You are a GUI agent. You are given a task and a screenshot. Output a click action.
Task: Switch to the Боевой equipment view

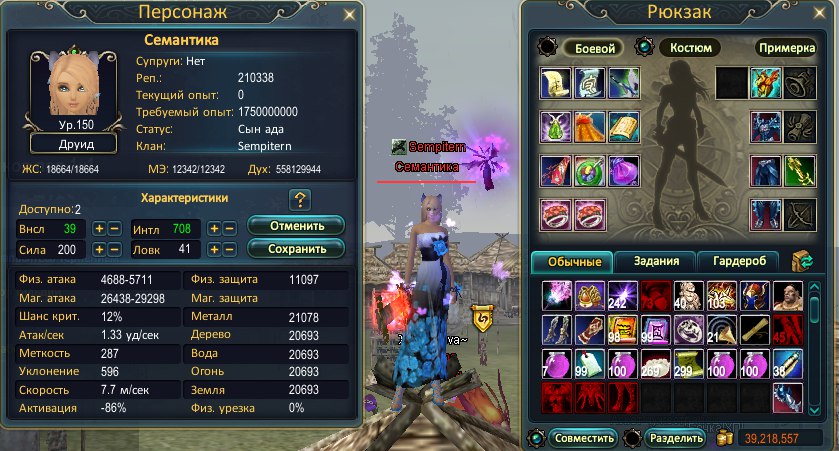coord(593,47)
